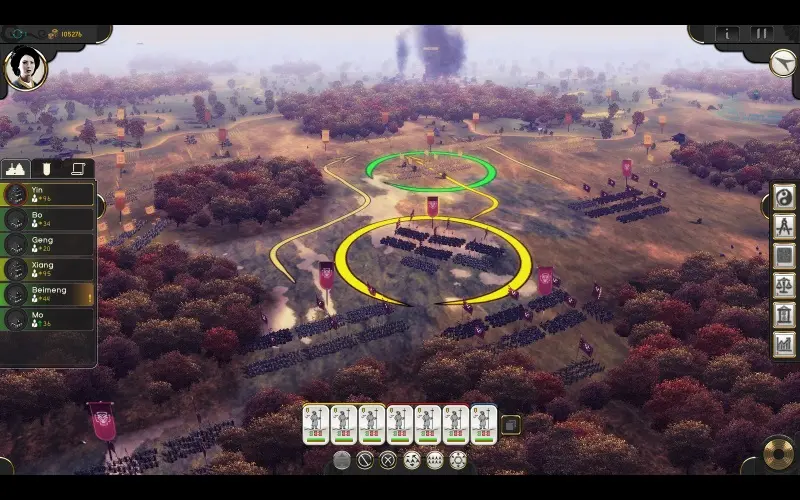Select the blue-bordered unit card
The height and width of the screenshot is (500, 800).
click(x=483, y=424)
